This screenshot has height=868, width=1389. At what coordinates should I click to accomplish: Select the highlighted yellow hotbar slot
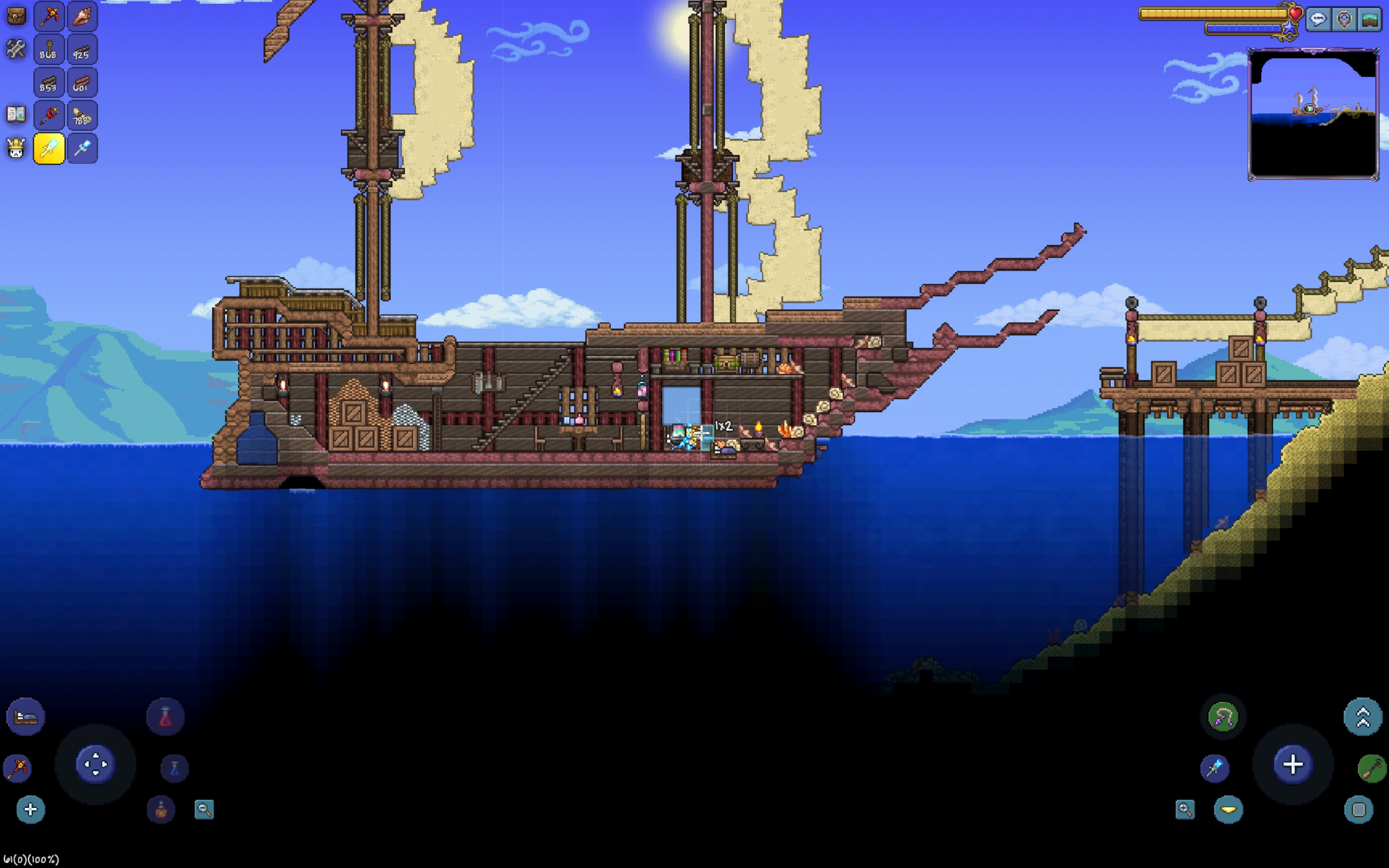pos(49,149)
